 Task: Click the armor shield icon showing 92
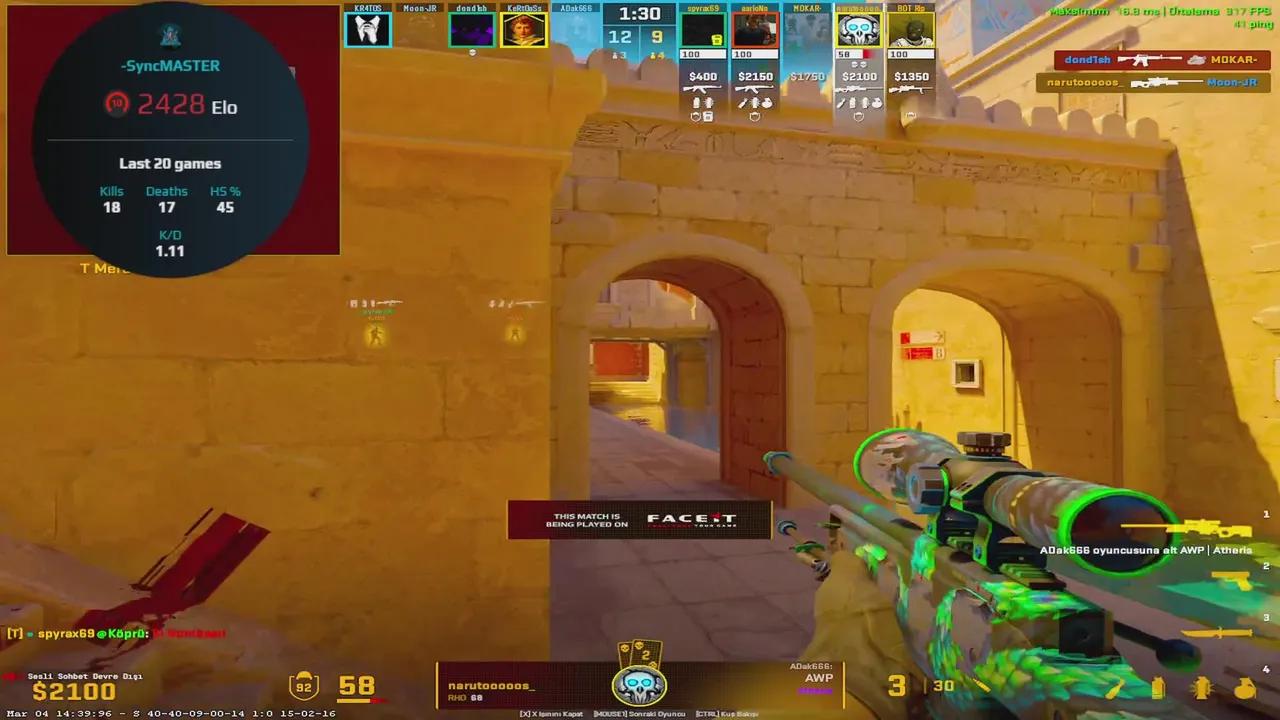pos(303,686)
